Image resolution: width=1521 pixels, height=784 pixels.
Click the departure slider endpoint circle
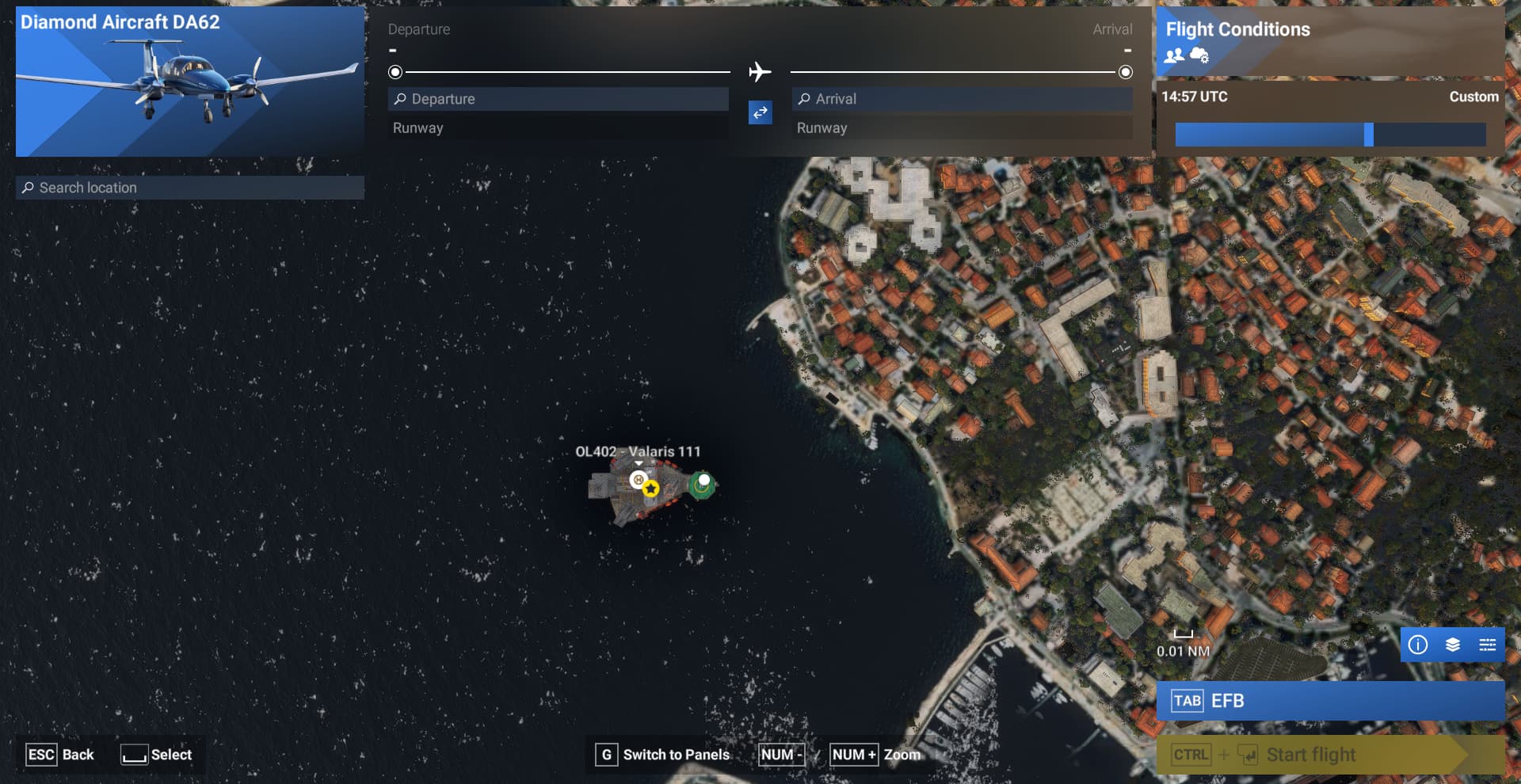tap(395, 72)
